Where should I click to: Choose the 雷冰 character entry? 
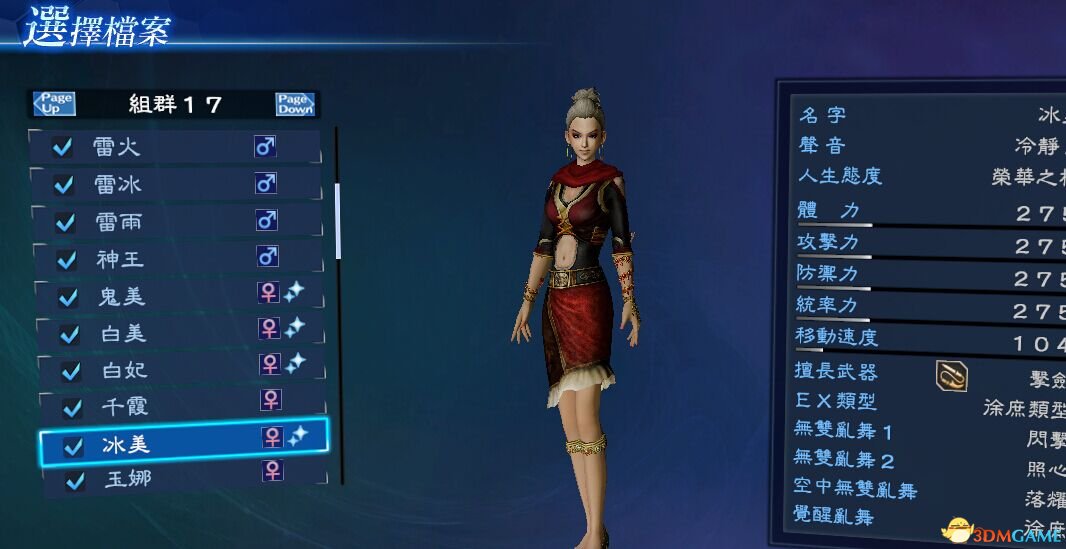(x=176, y=184)
